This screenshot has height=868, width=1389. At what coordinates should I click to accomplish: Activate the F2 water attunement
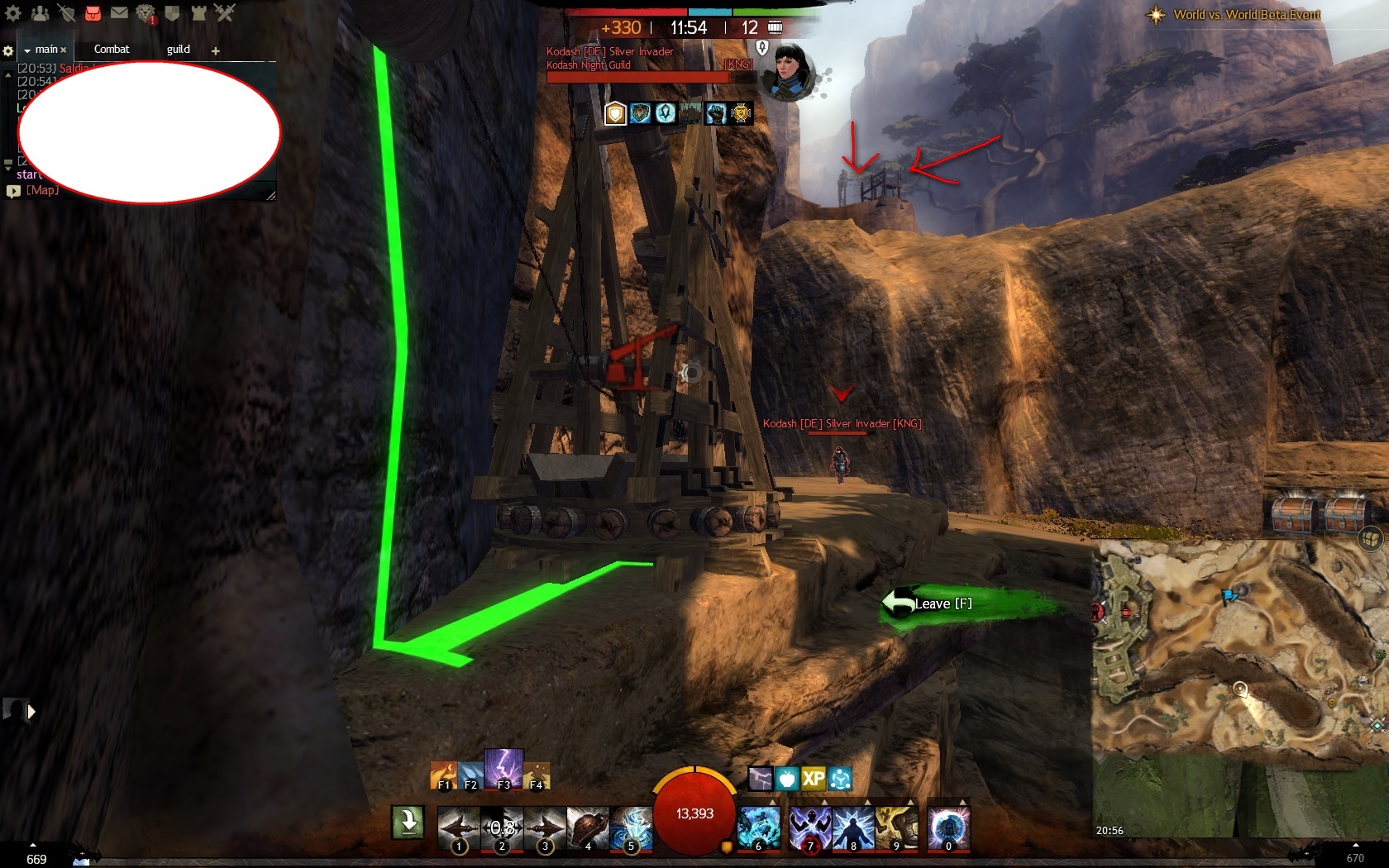point(470,775)
